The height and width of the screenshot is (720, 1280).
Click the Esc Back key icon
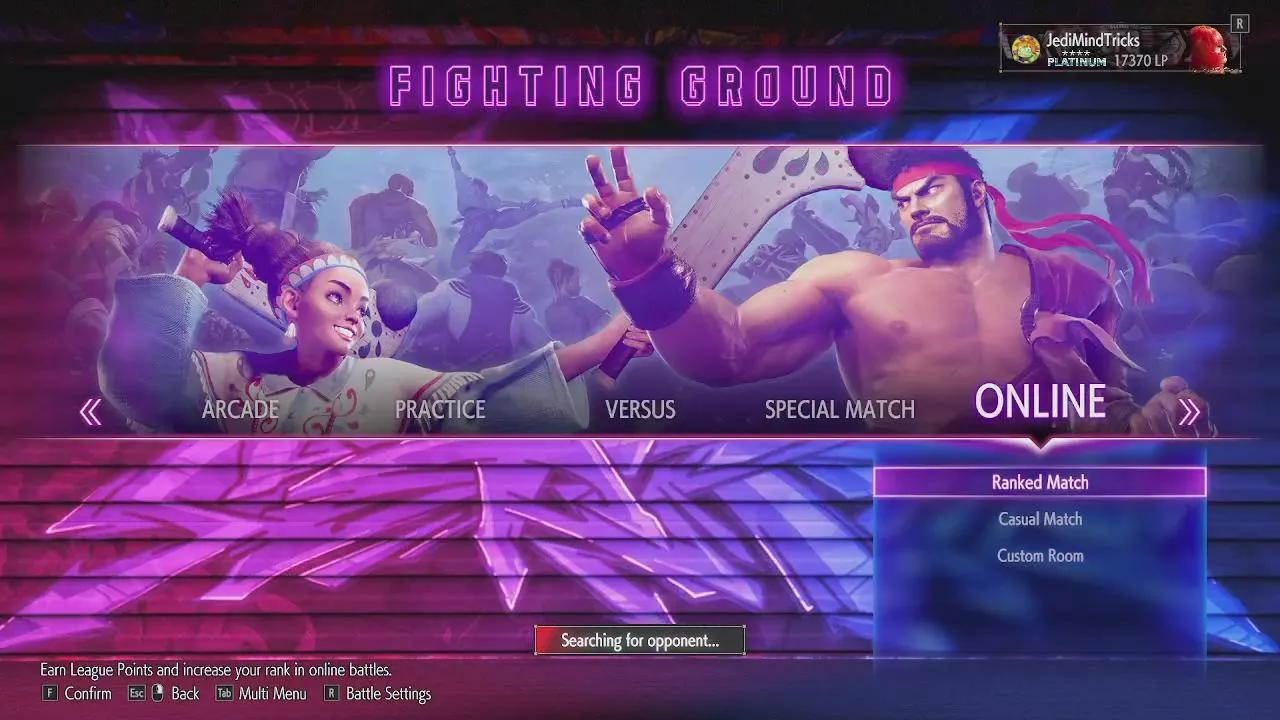pos(135,693)
